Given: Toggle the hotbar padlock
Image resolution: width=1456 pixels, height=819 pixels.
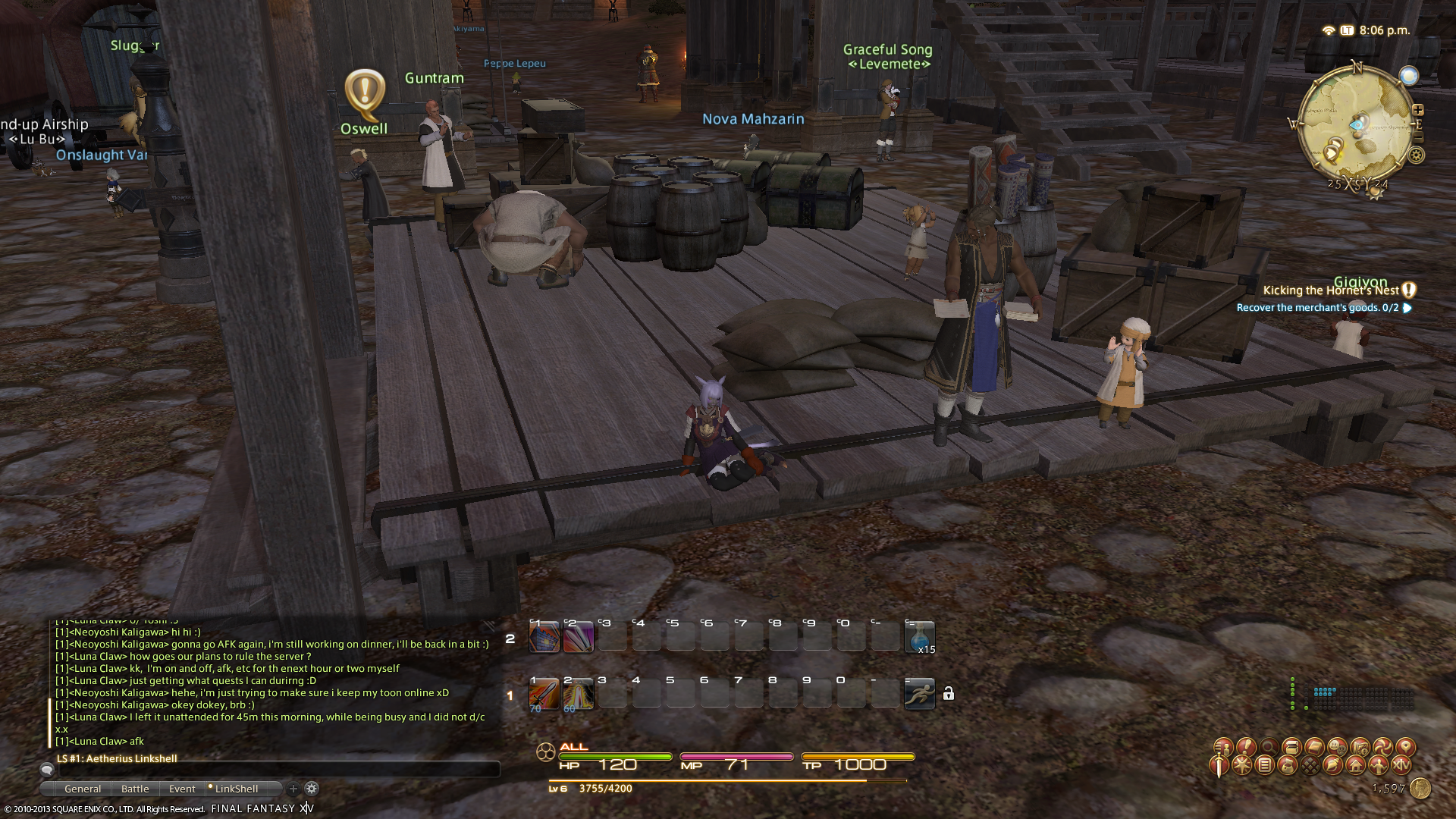Looking at the screenshot, I should 949,693.
